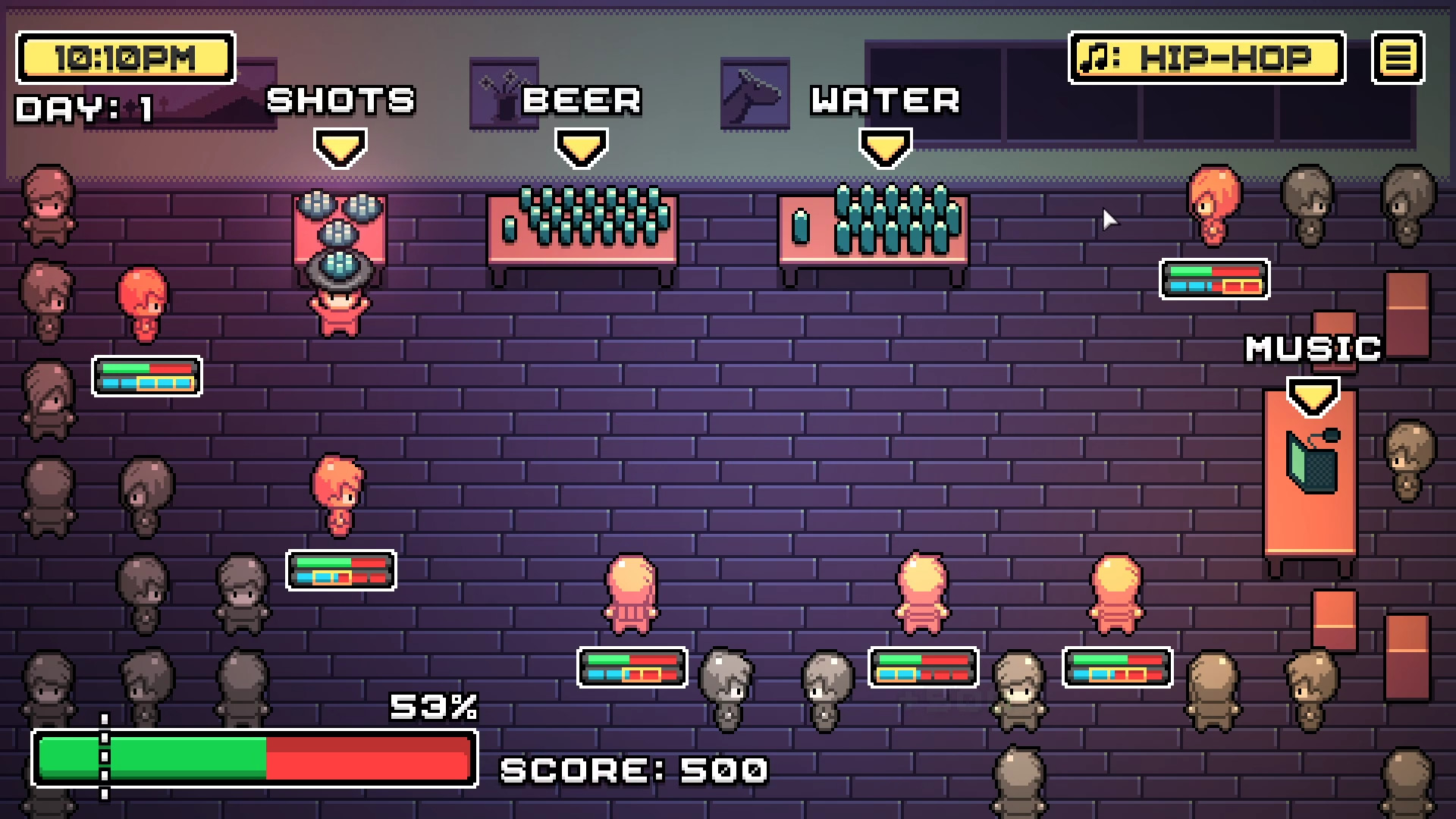Open the HIP-HOP music genre selector
This screenshot has height=819, width=1456.
pos(1206,55)
